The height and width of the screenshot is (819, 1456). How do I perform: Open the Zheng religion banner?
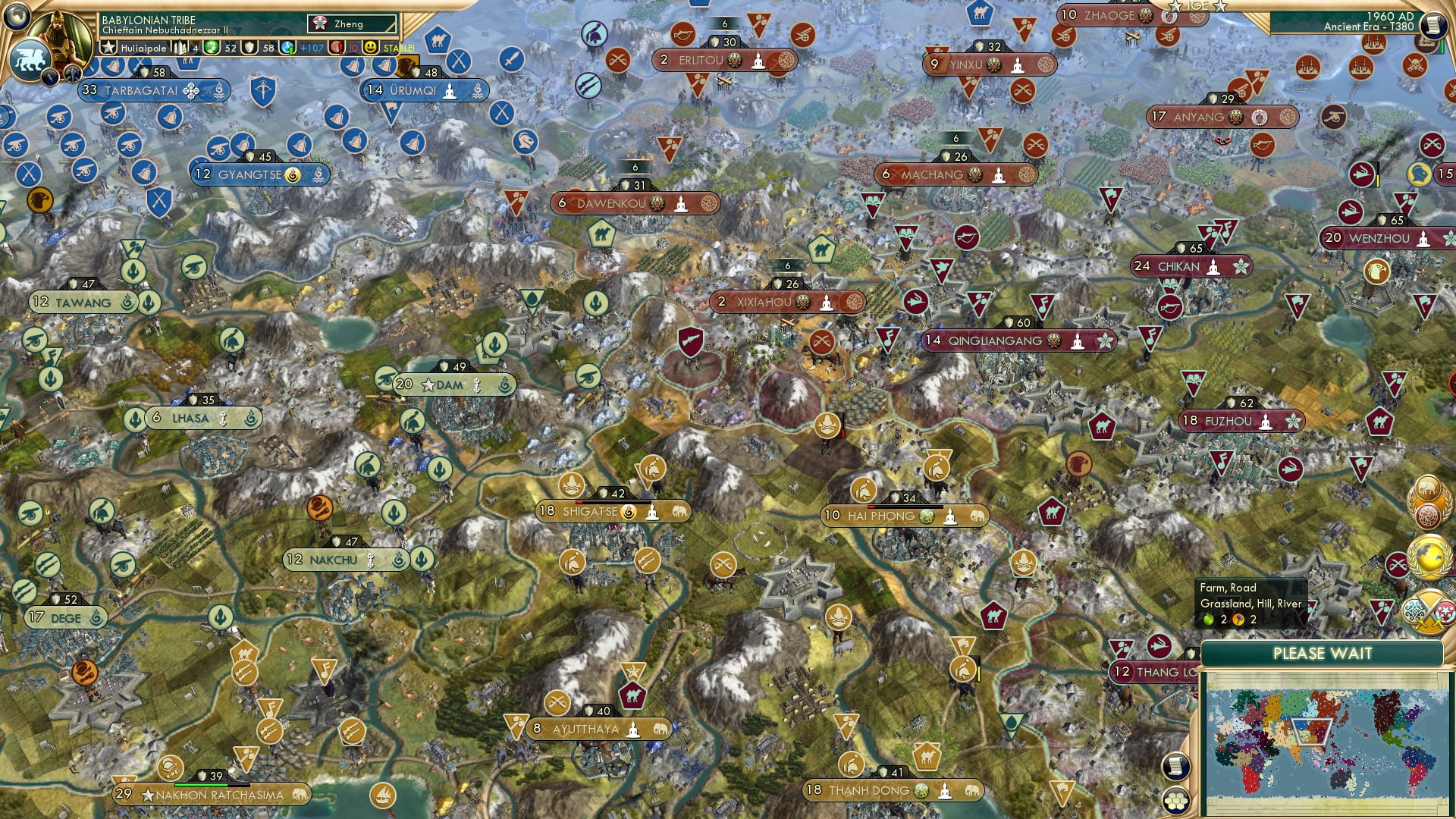point(346,24)
